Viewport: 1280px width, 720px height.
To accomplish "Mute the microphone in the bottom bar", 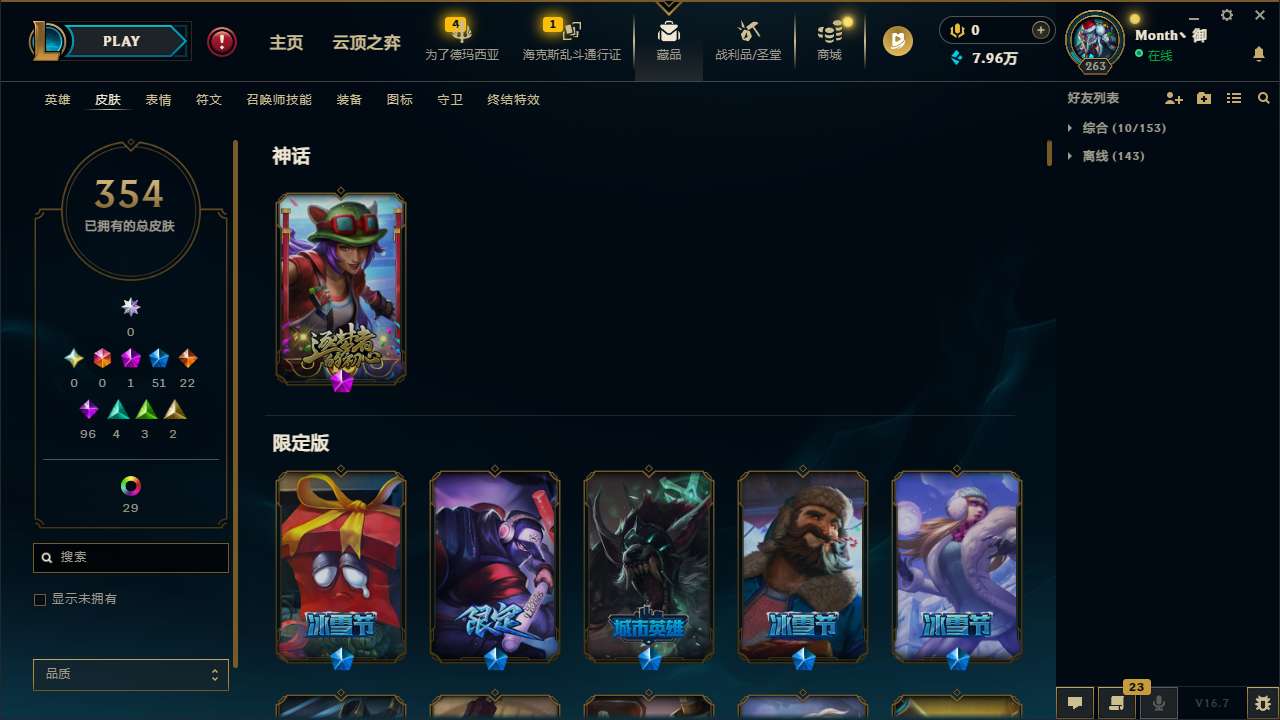I will point(1157,702).
